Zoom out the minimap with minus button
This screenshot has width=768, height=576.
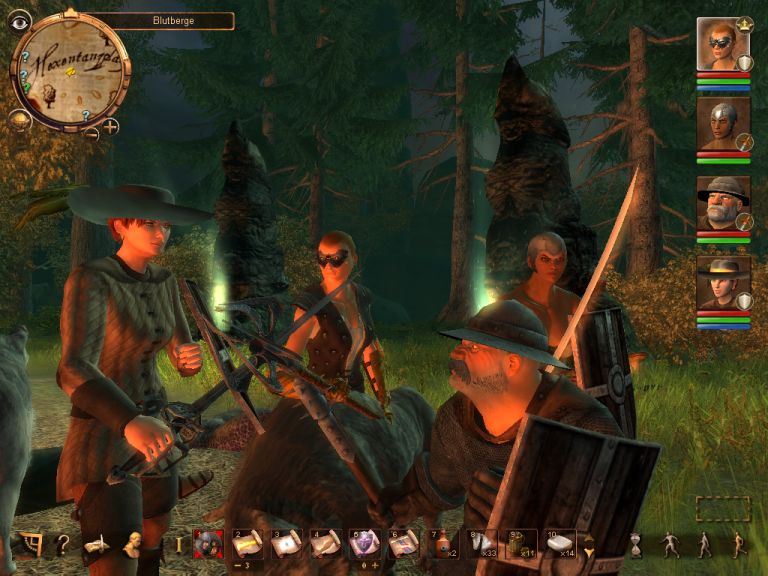pos(91,130)
